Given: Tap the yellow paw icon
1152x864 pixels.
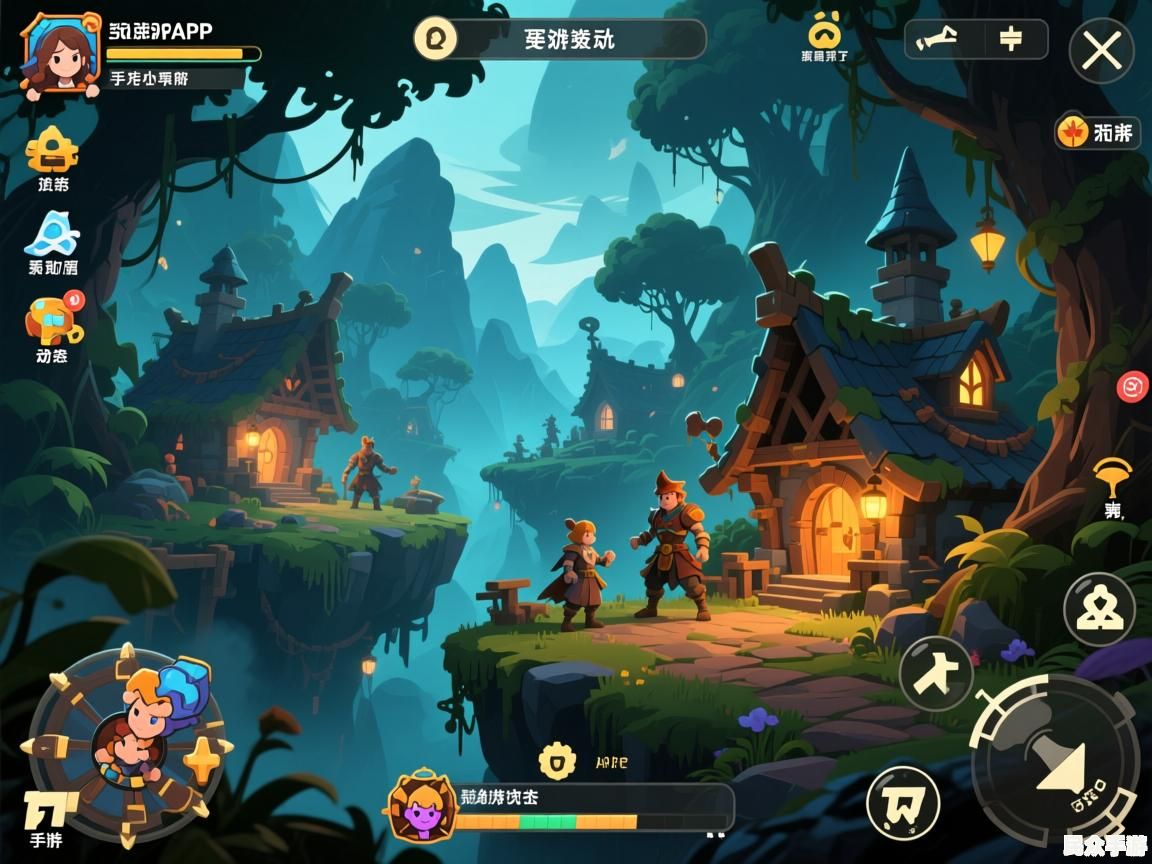Looking at the screenshot, I should point(824,32).
